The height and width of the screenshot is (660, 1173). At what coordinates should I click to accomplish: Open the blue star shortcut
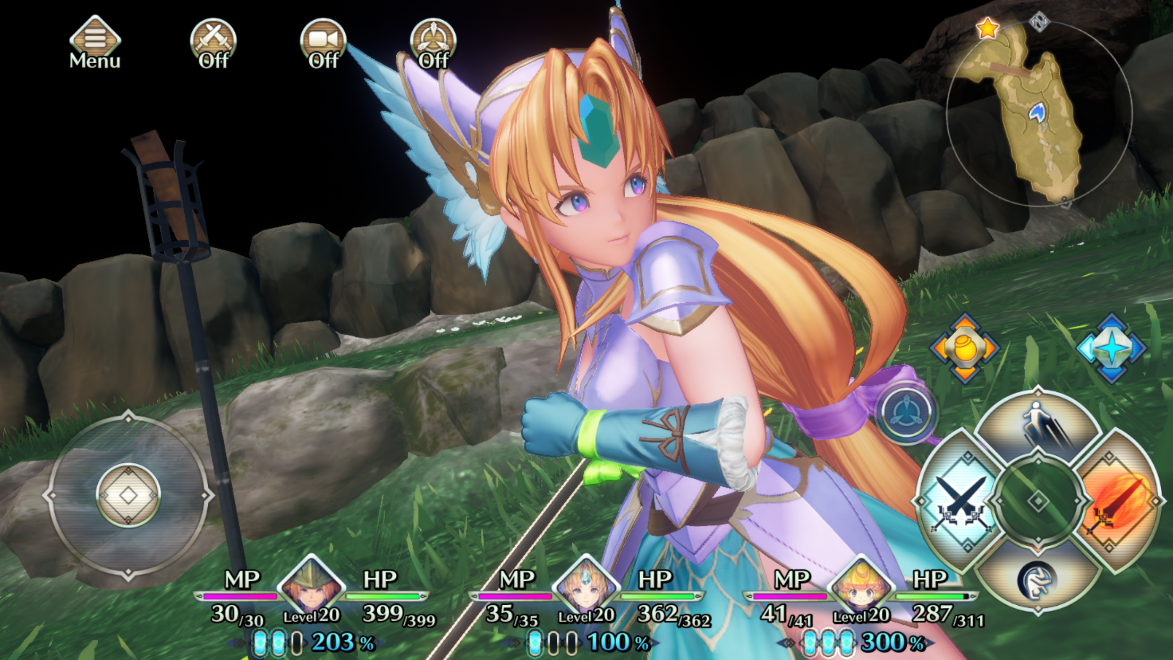(x=1110, y=348)
